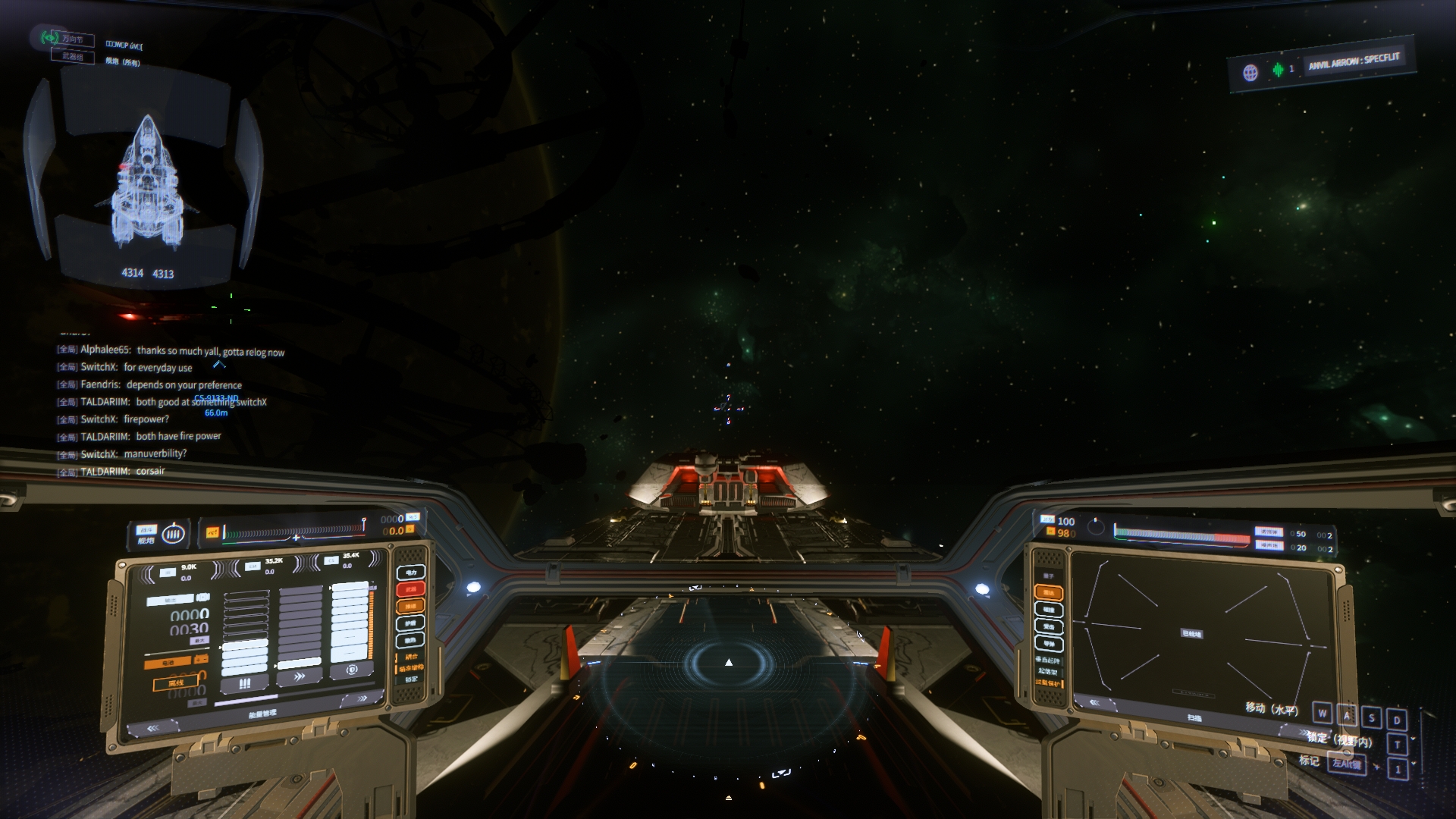The image size is (1456, 819).
Task: Click the orange-outlined 离线 offline box
Action: coord(176,683)
